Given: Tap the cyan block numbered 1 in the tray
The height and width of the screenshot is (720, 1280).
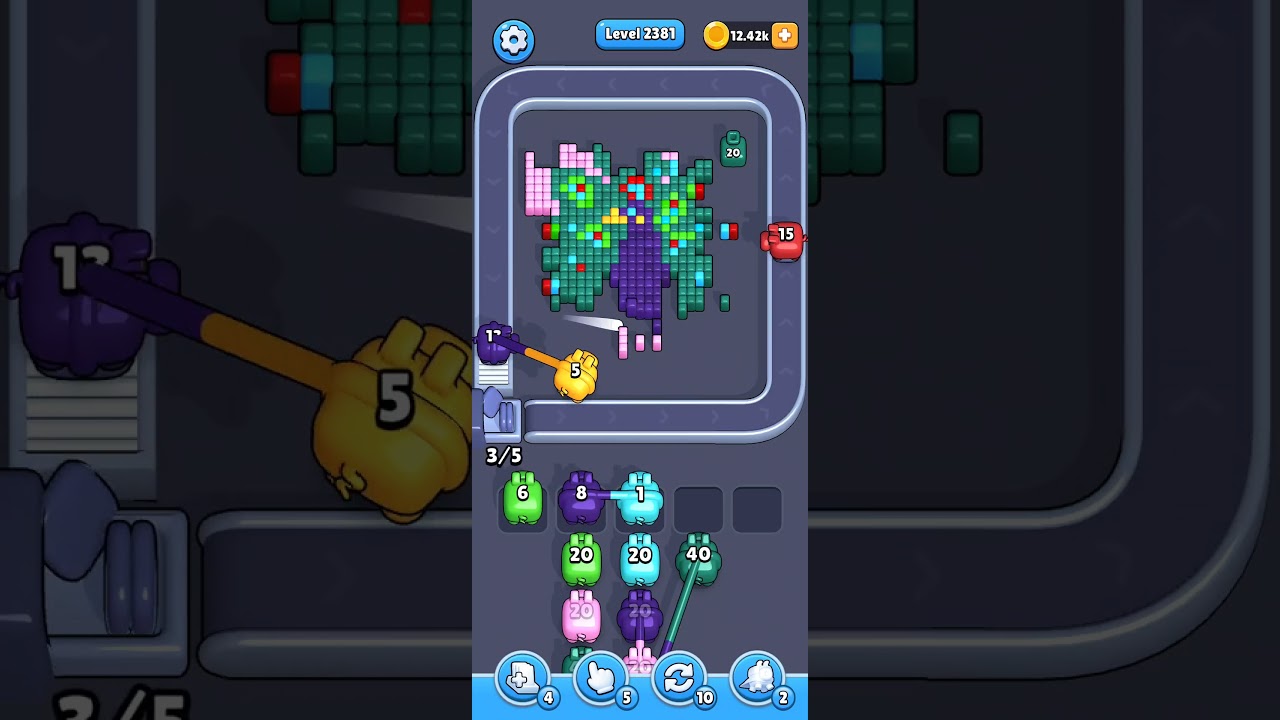Looking at the screenshot, I should click(x=640, y=493).
